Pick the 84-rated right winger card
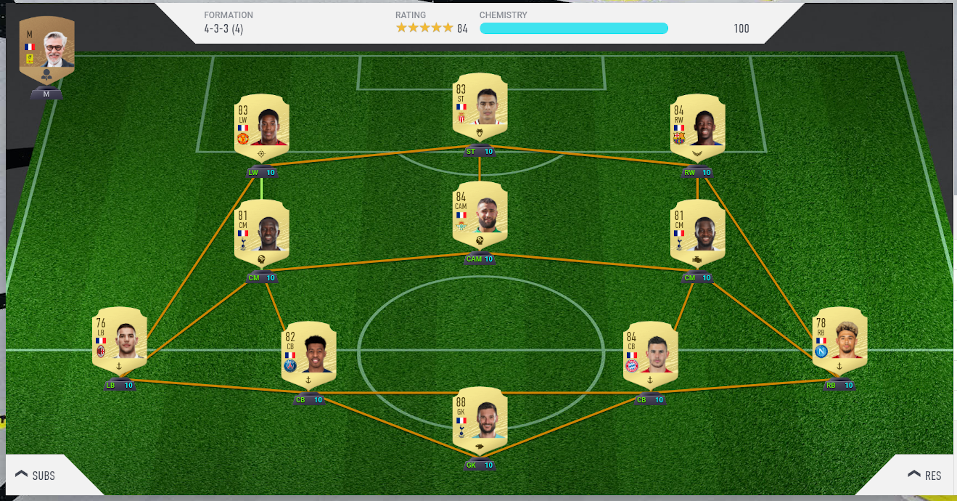This screenshot has height=501, width=957. coord(697,129)
